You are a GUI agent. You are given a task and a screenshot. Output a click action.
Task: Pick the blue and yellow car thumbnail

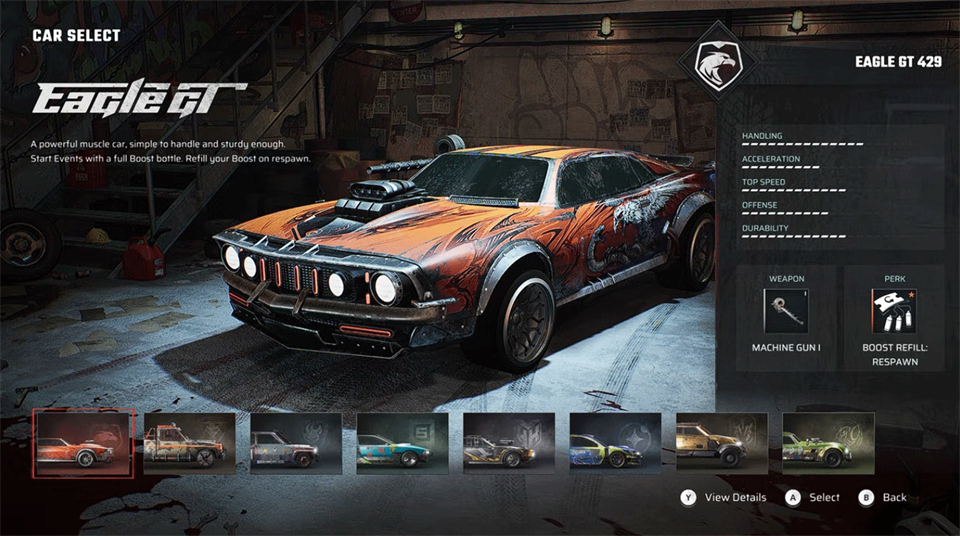click(616, 443)
